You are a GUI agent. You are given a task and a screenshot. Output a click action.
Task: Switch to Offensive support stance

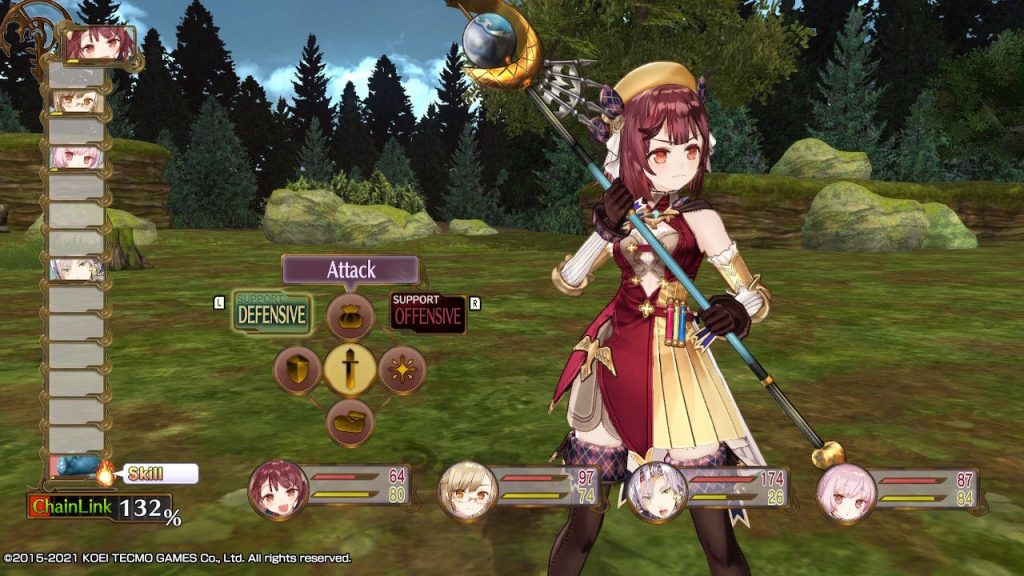coord(428,314)
